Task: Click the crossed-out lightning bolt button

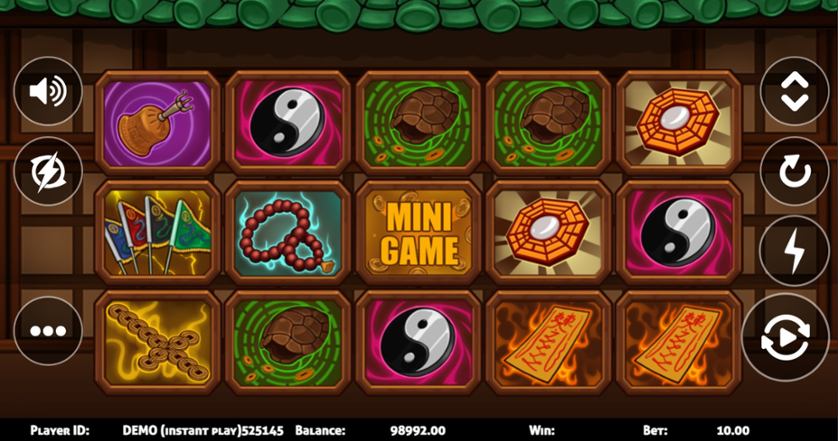Action: (47, 173)
